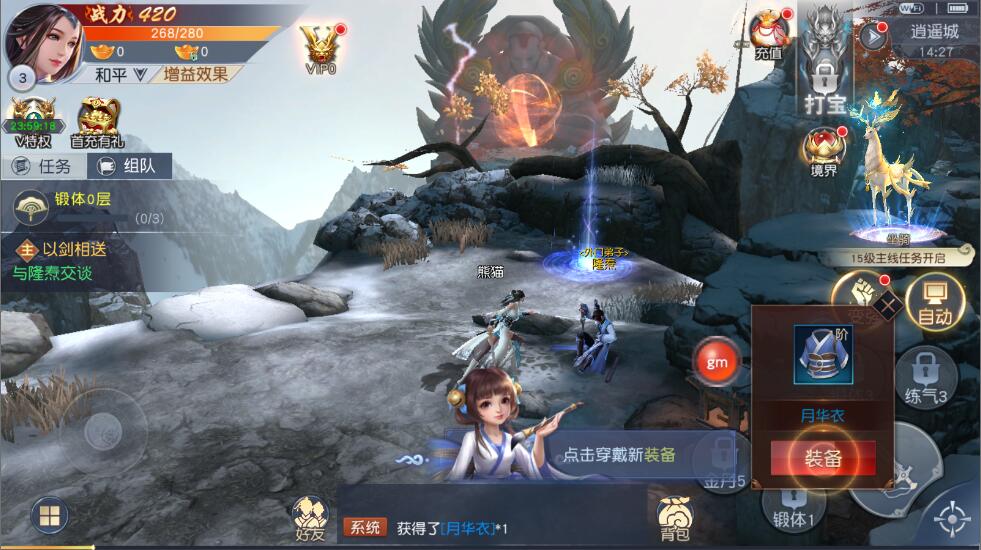Equip the 月华衣 with the red 装备 button
981x550 pixels.
point(823,458)
